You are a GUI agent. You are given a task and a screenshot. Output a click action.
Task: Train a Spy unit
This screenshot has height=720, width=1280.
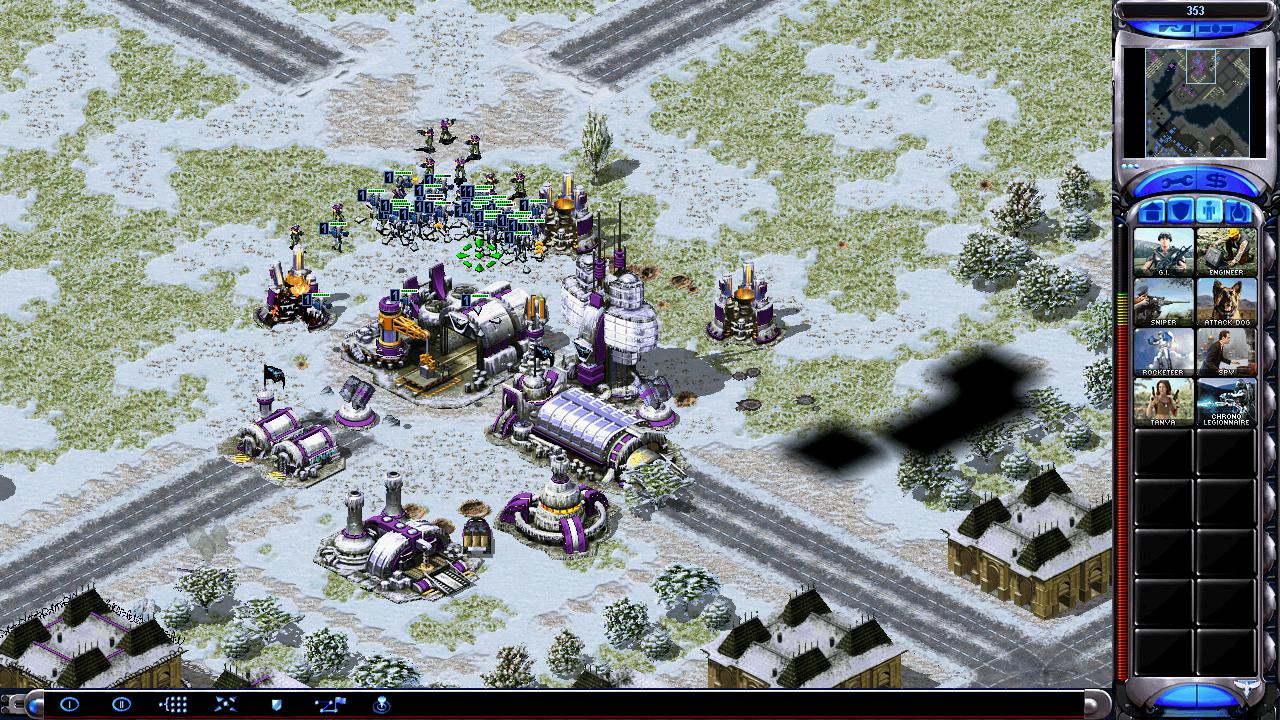[1226, 351]
